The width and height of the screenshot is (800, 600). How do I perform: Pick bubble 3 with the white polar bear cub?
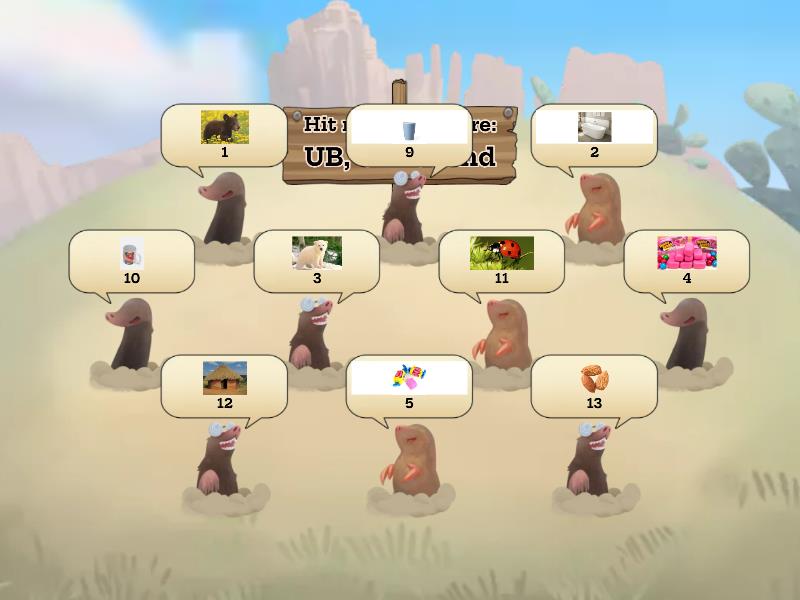pos(316,259)
